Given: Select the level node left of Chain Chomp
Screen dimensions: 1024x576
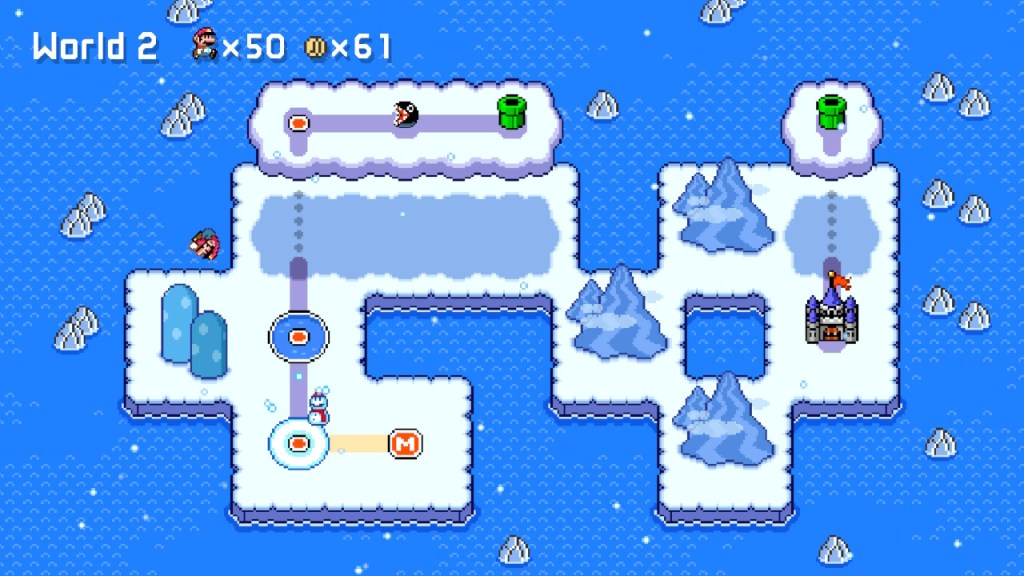Looking at the screenshot, I should click(x=298, y=123).
